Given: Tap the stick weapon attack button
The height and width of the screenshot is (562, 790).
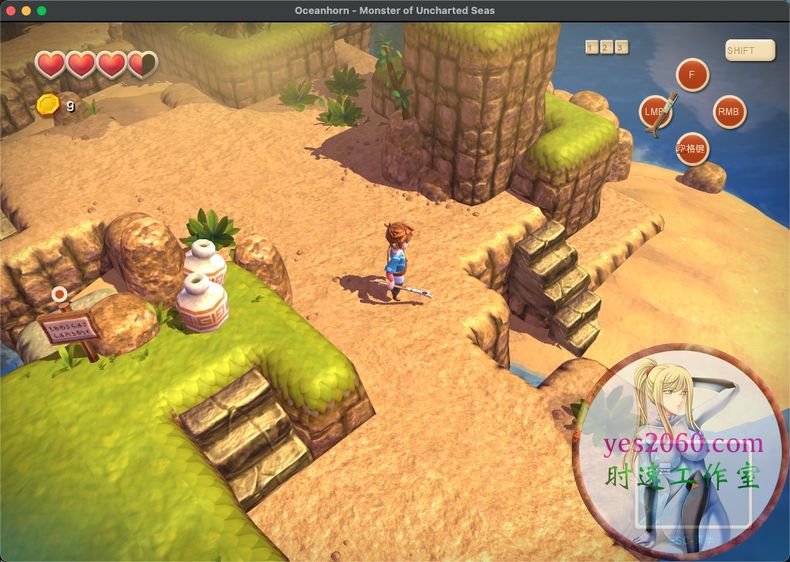Looking at the screenshot, I should click(657, 111).
